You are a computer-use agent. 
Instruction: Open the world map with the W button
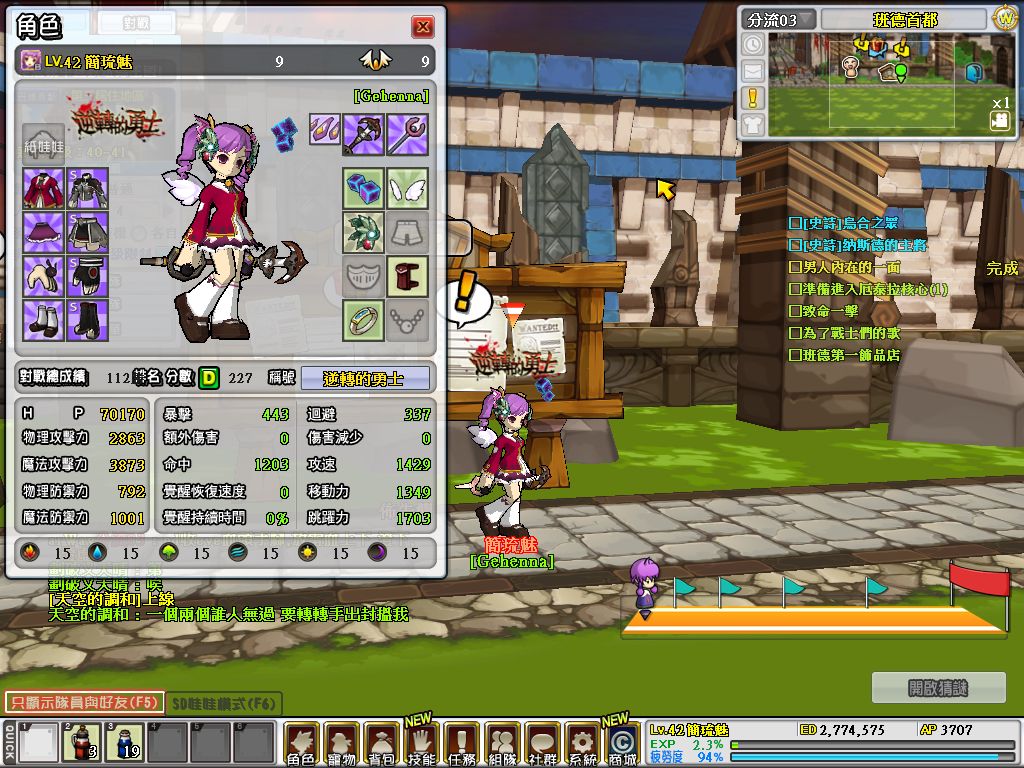coord(1005,19)
